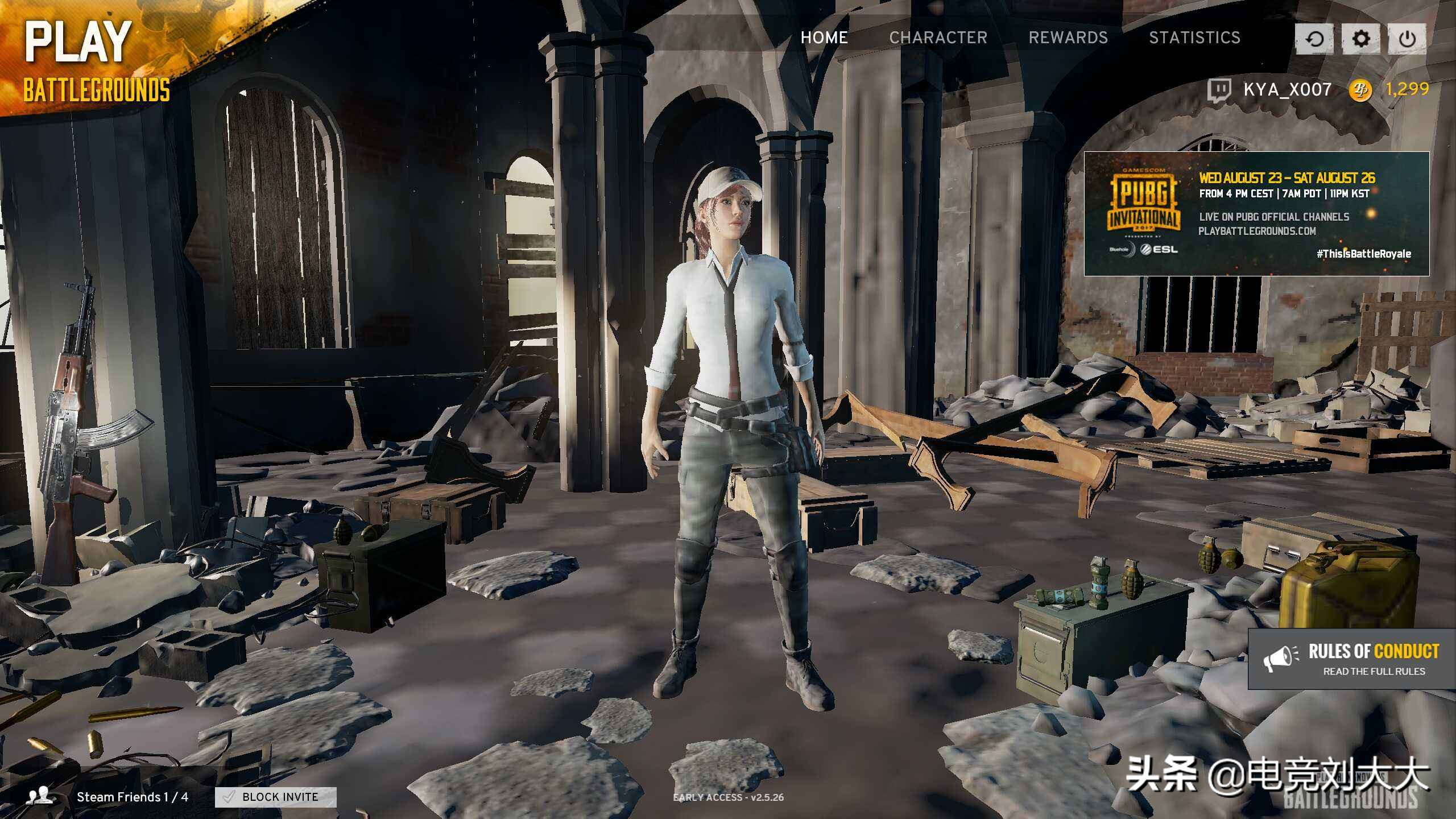
Task: Click the gold BP coin icon
Action: point(1360,89)
